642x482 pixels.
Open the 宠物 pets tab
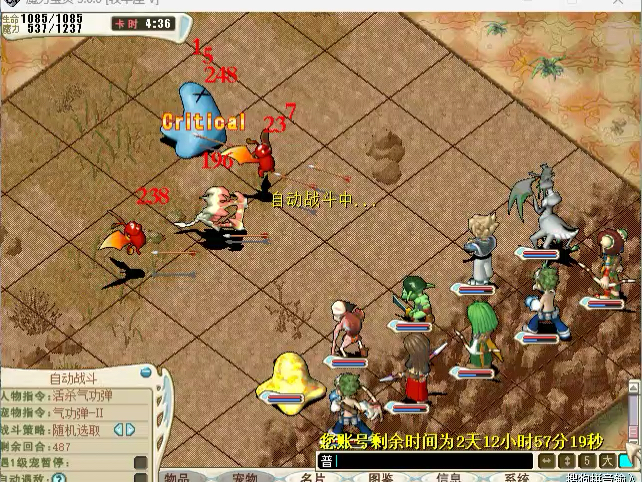pyautogui.click(x=244, y=477)
